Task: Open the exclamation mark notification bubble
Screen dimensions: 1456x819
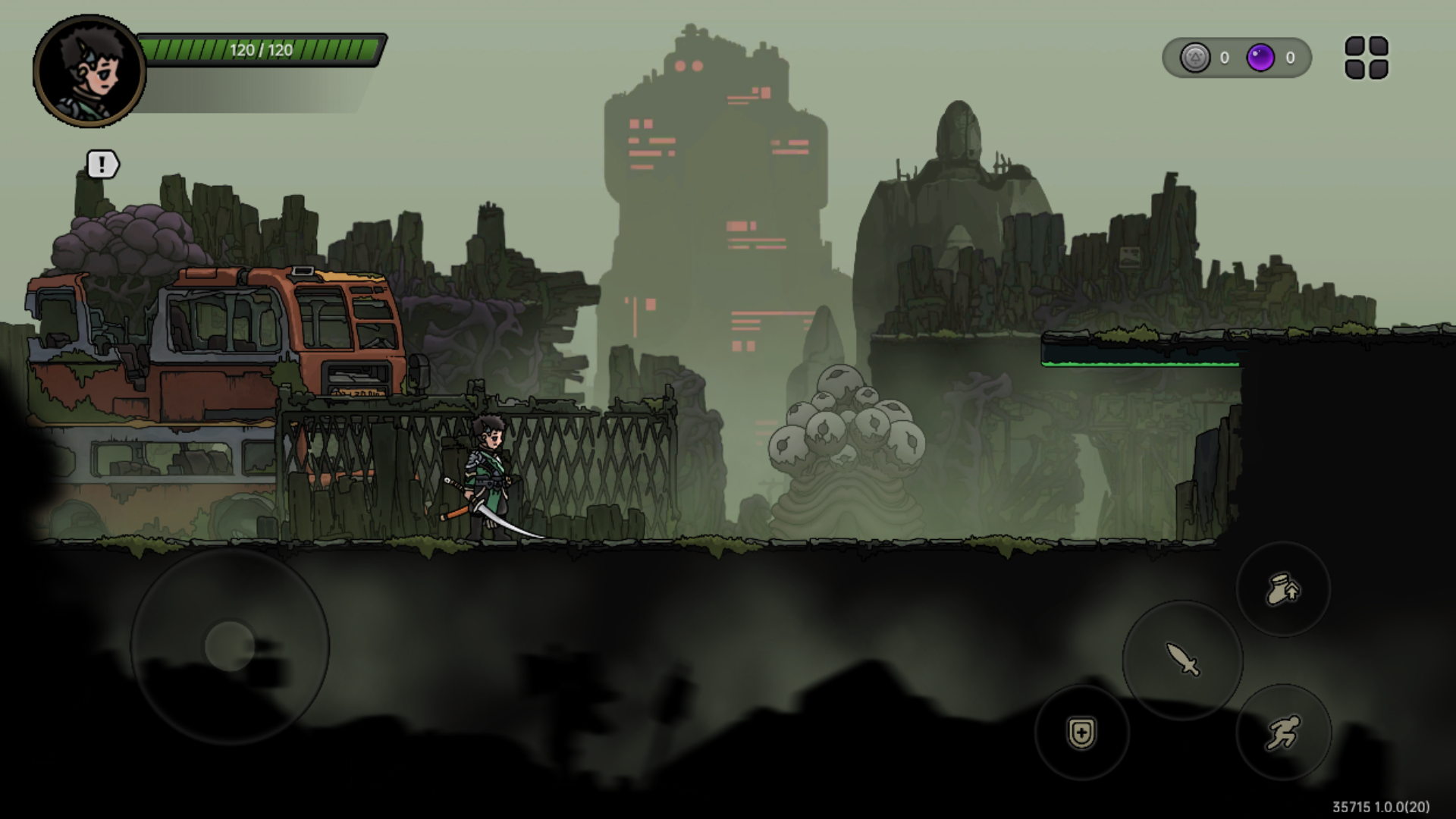Action: (x=102, y=164)
